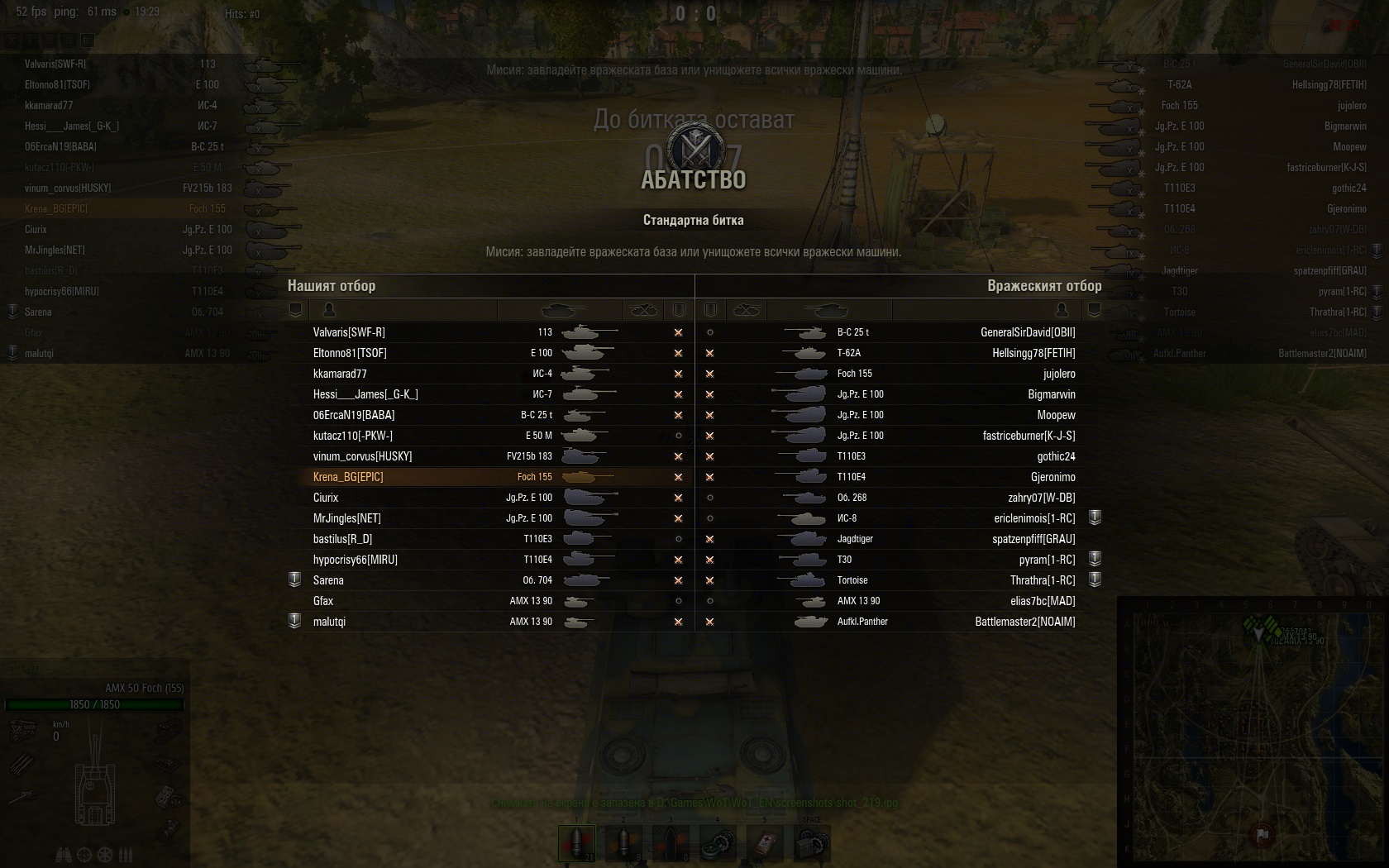Use the repair kit consumable in slot 4

[x=717, y=843]
